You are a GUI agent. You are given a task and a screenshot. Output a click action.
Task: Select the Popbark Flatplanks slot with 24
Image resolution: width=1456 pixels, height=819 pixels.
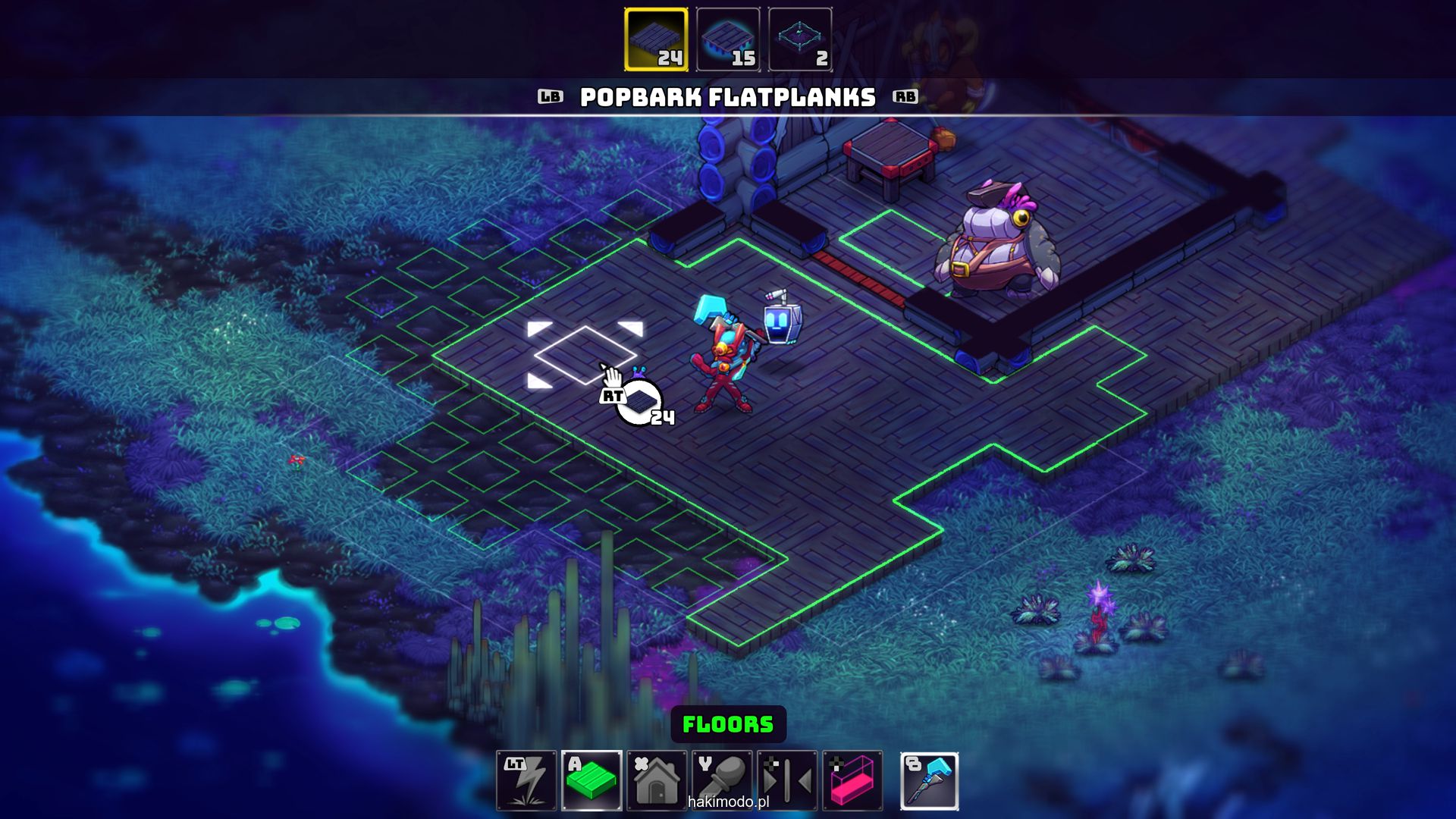656,39
